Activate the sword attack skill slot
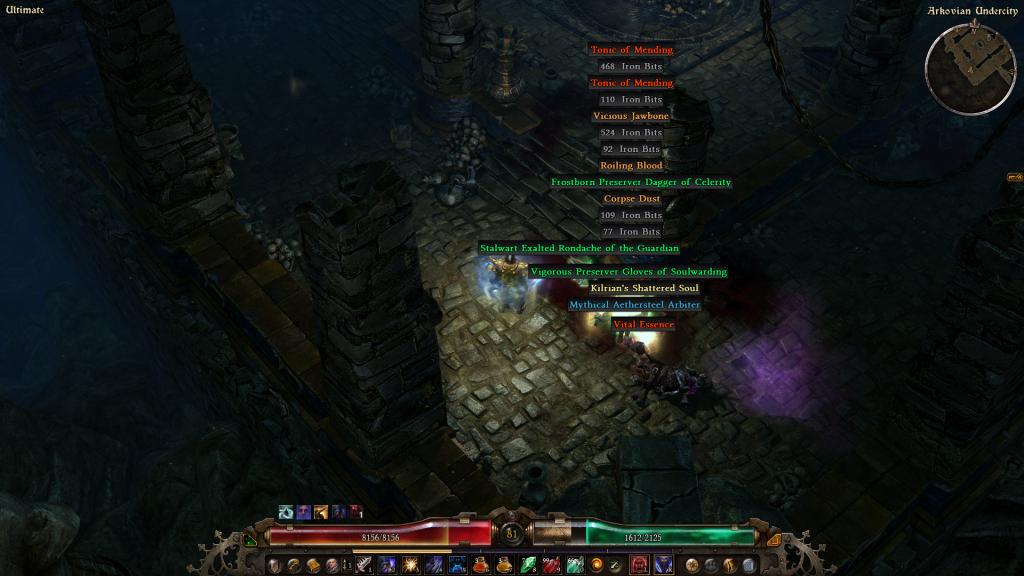The height and width of the screenshot is (576, 1024). 363,566
